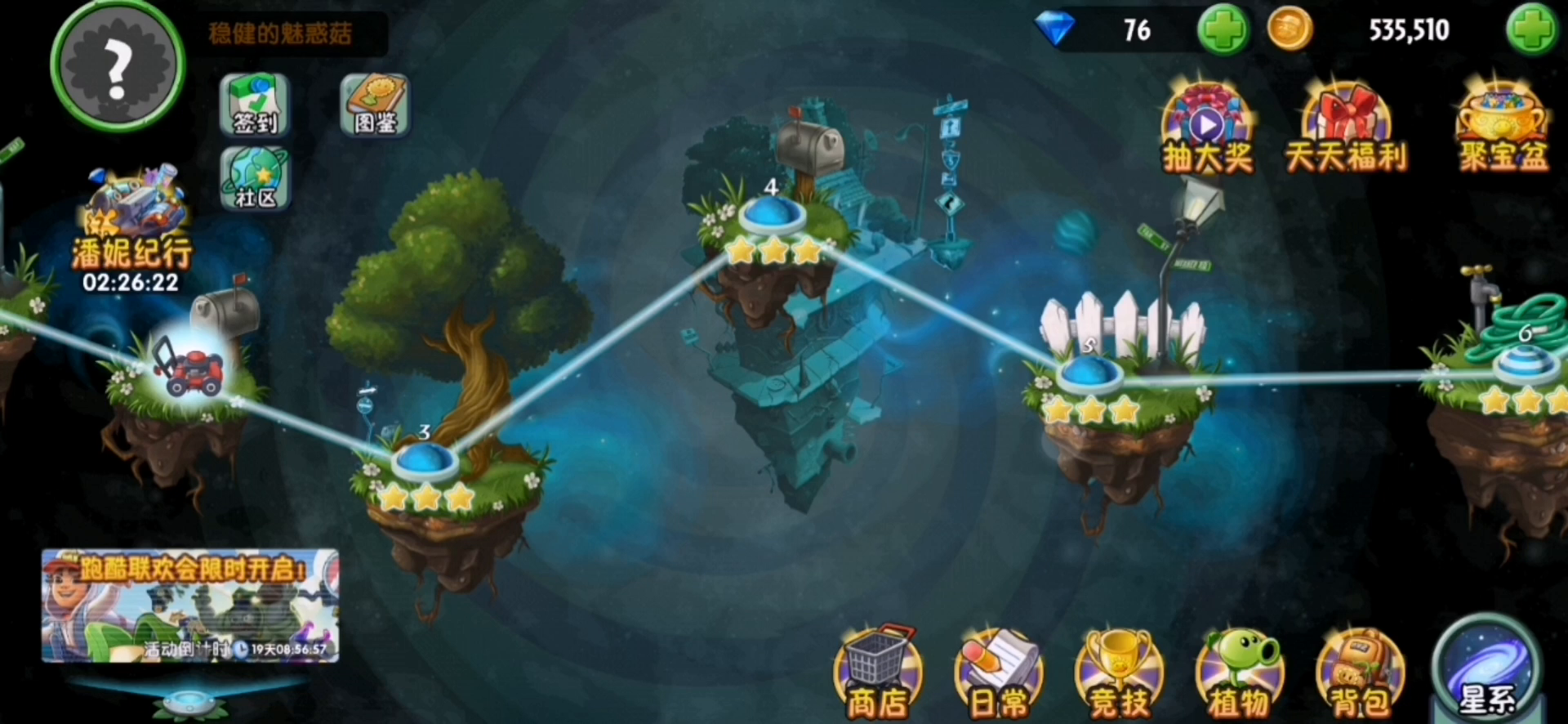
Task: Select level 5 node
Action: [x=1089, y=373]
